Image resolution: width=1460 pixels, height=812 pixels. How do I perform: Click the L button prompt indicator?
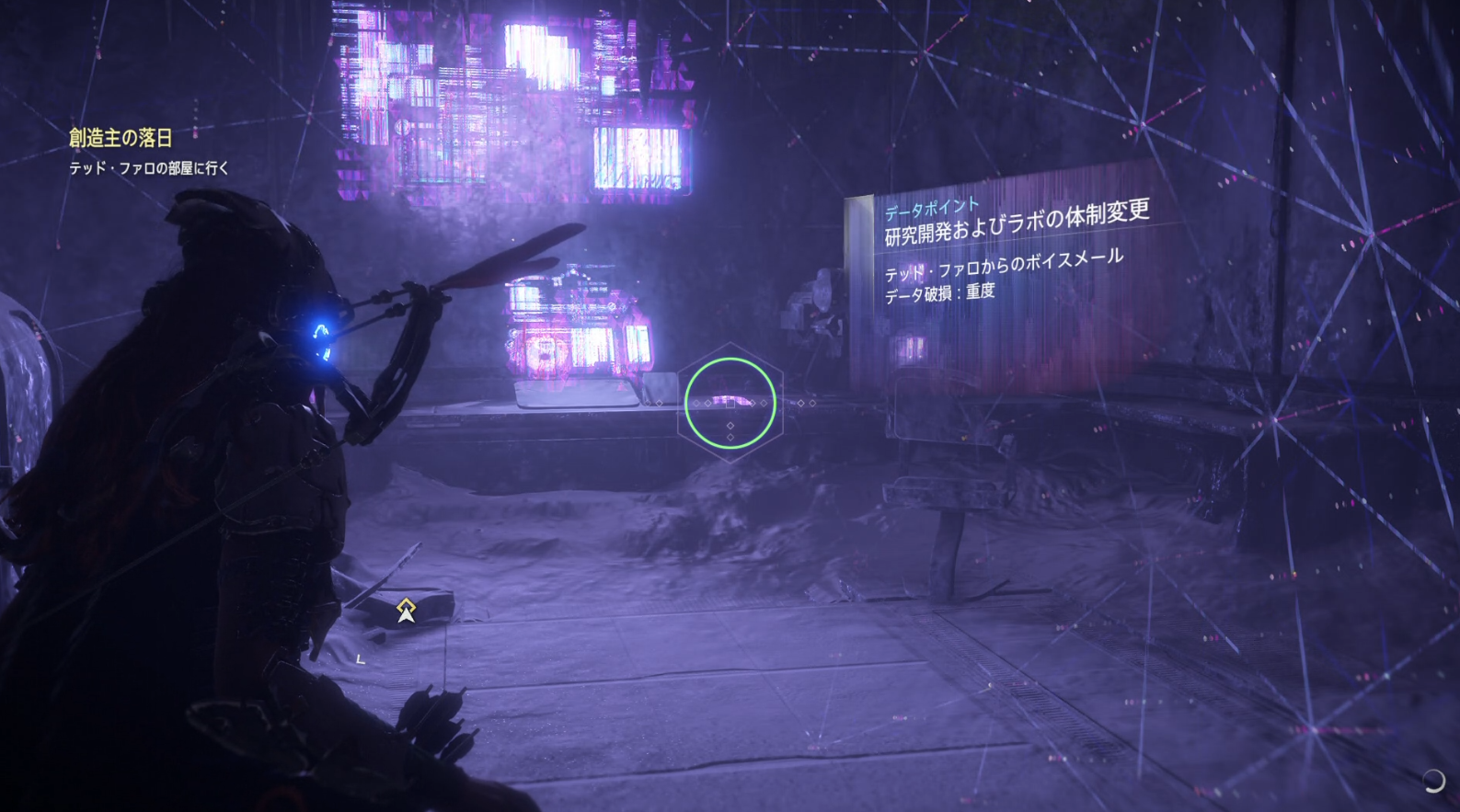click(360, 658)
